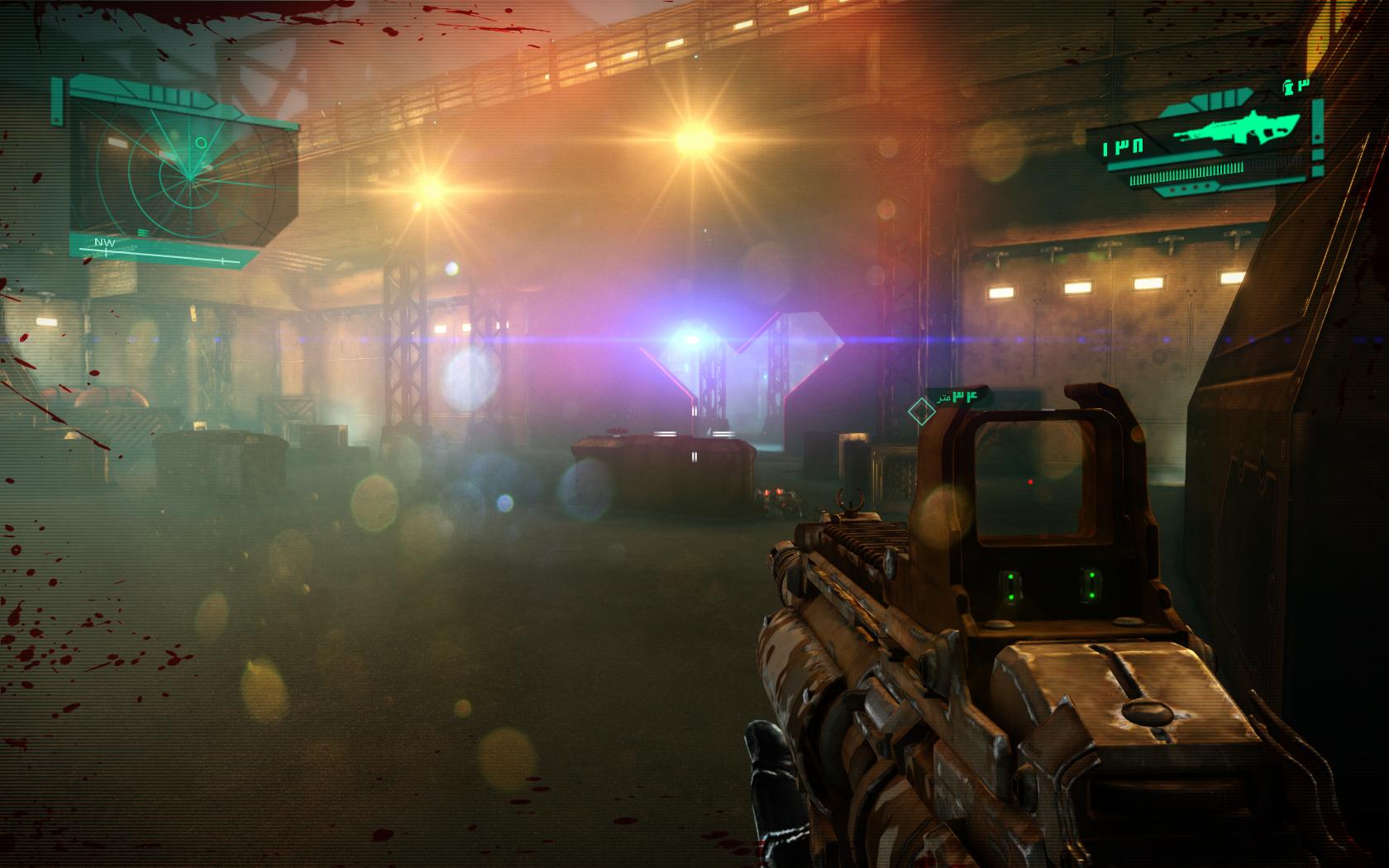Click the diamond objective waypoint marker
Screen dimensions: 1389x868
pos(919,409)
